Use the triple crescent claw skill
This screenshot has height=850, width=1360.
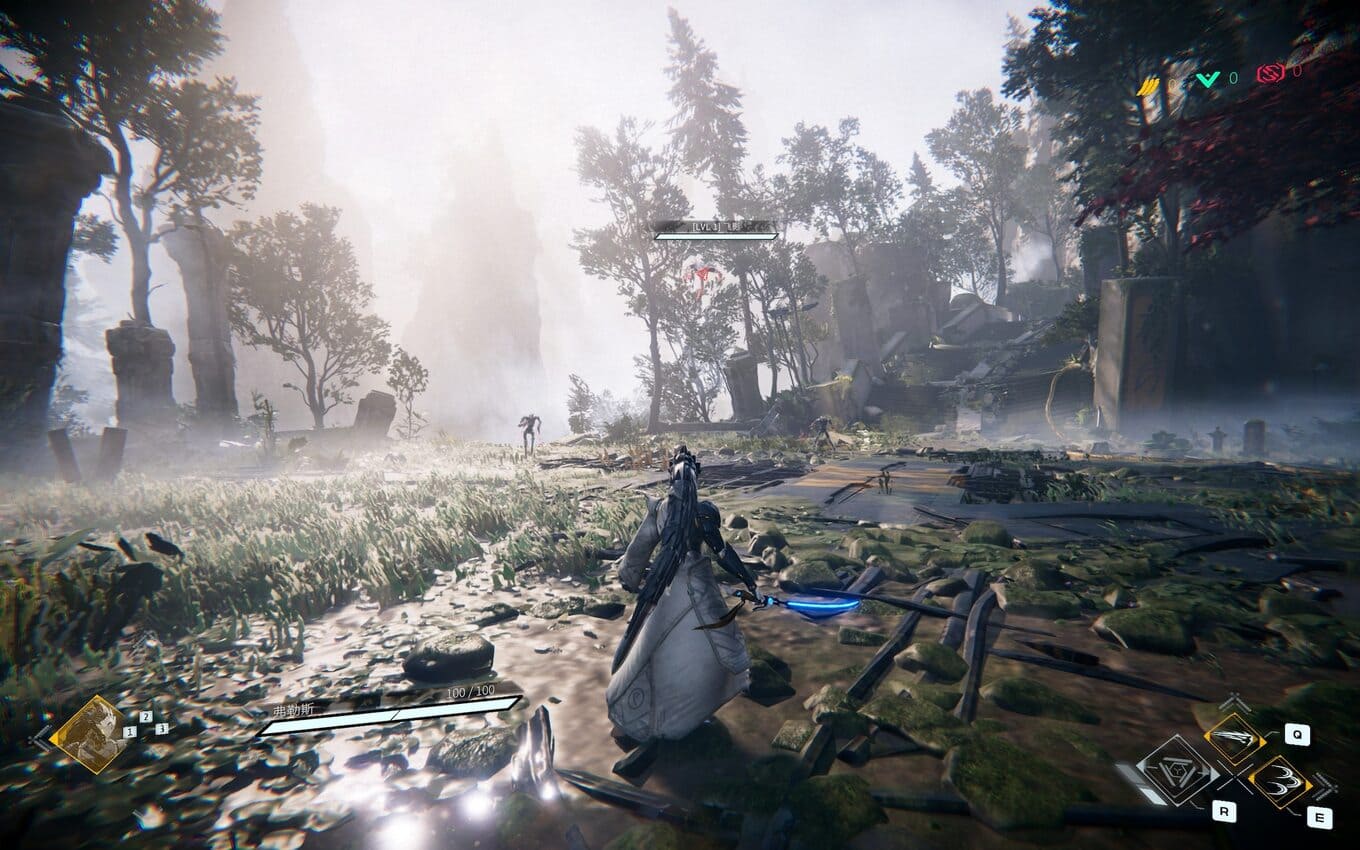1281,781
